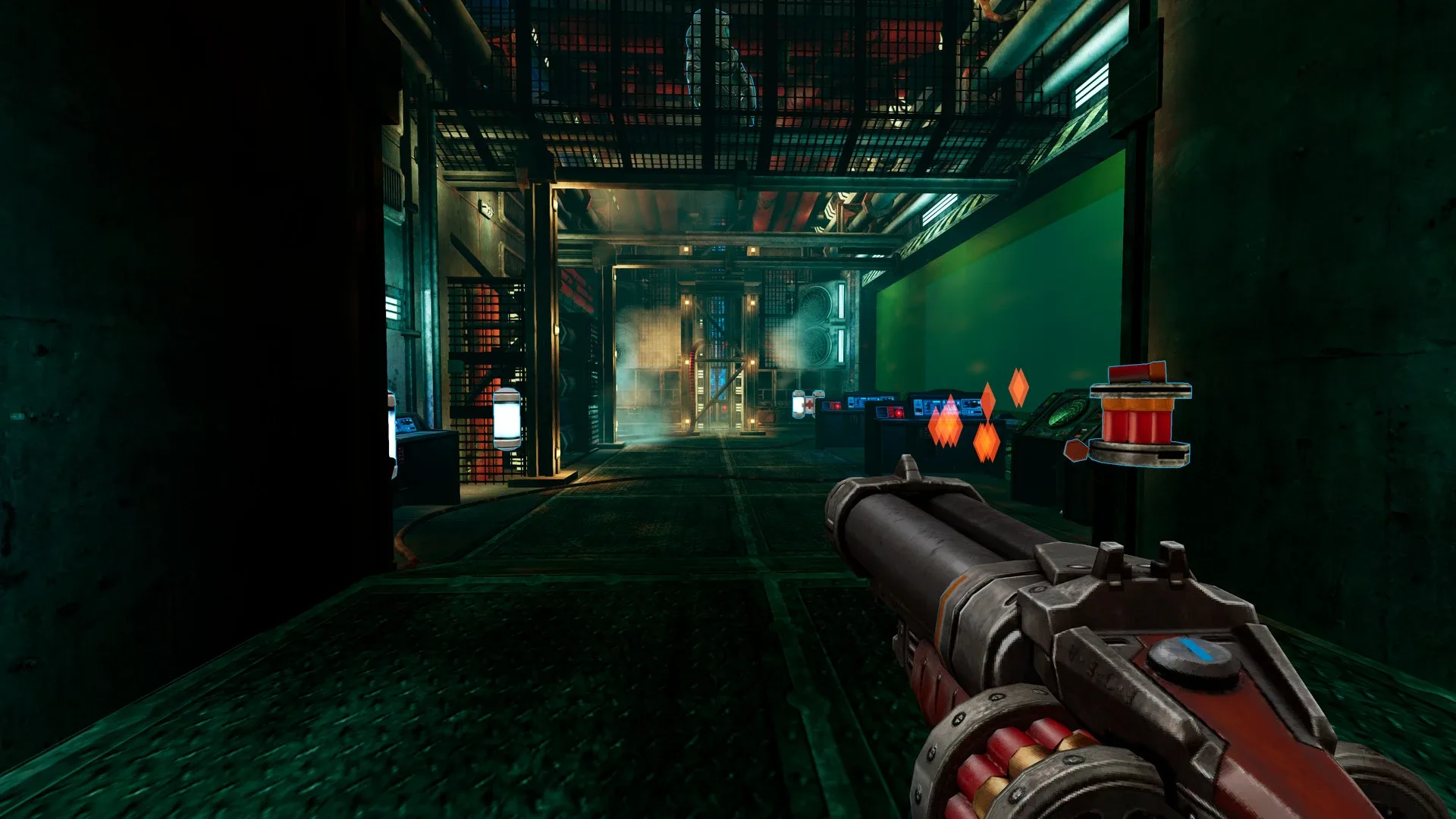Click the glowing wall lantern on the left
This screenshot has height=819, width=1456.
click(x=507, y=419)
